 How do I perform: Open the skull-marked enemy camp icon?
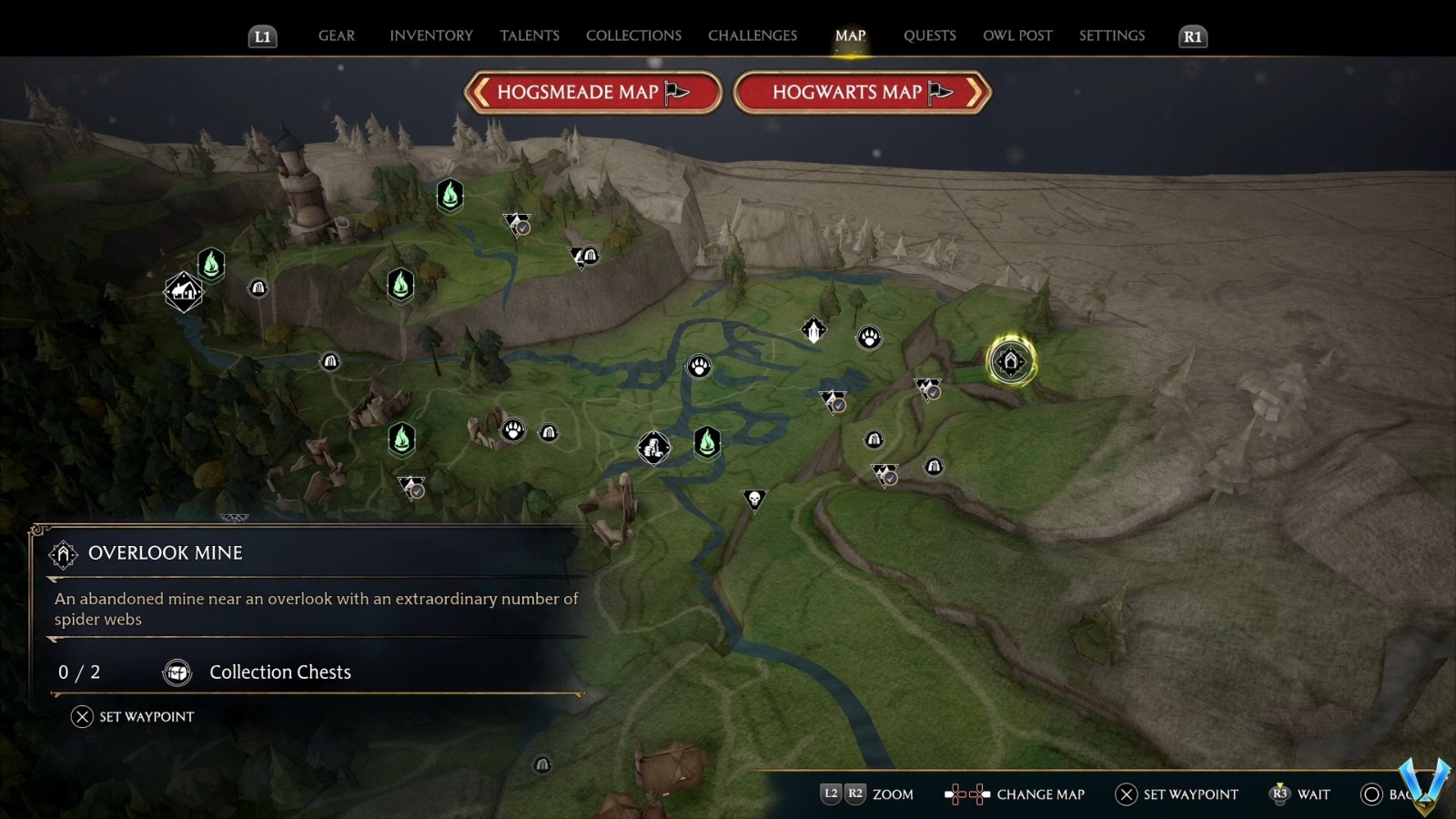point(754,499)
